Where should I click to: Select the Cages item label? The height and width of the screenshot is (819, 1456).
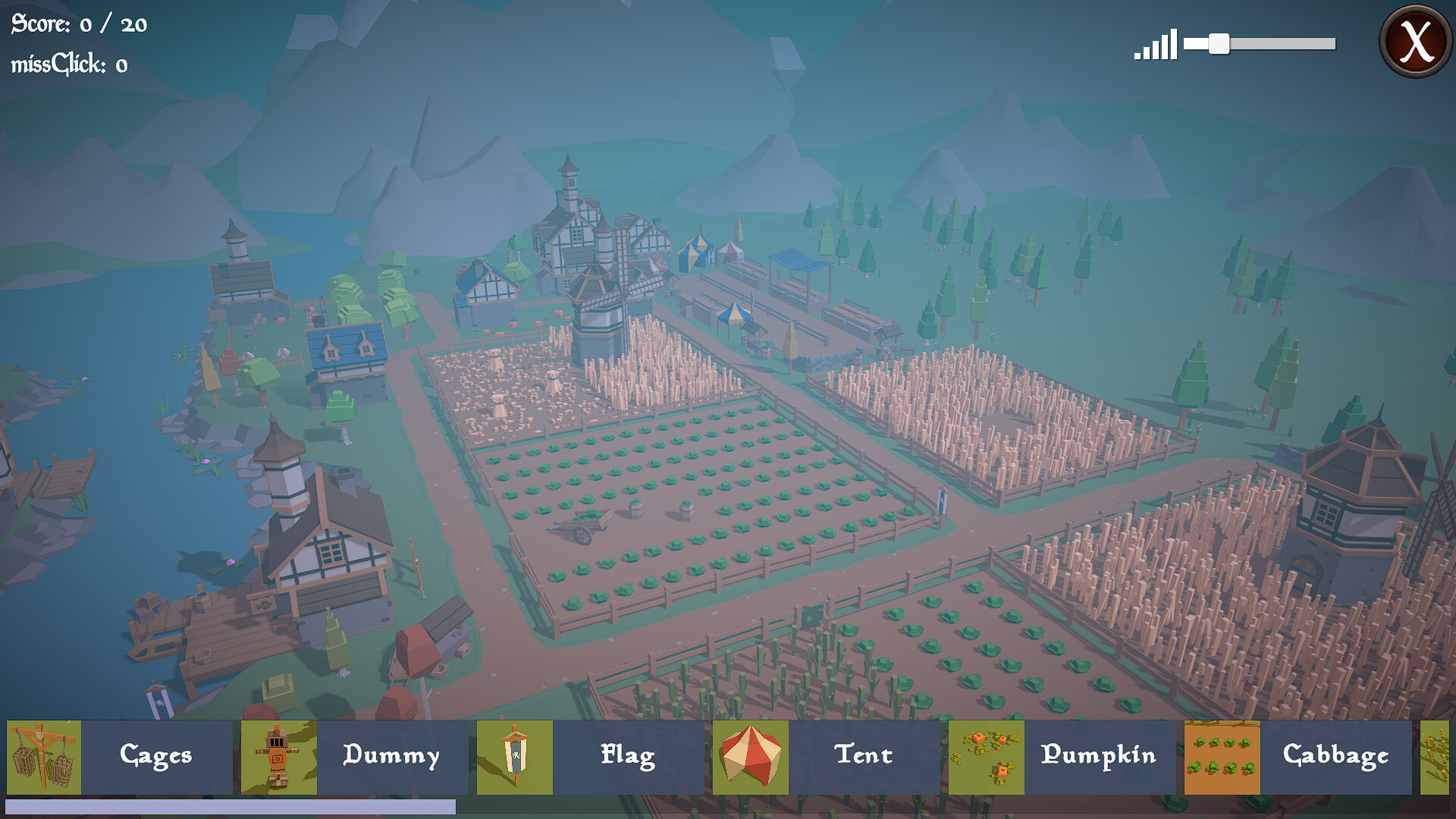click(156, 756)
